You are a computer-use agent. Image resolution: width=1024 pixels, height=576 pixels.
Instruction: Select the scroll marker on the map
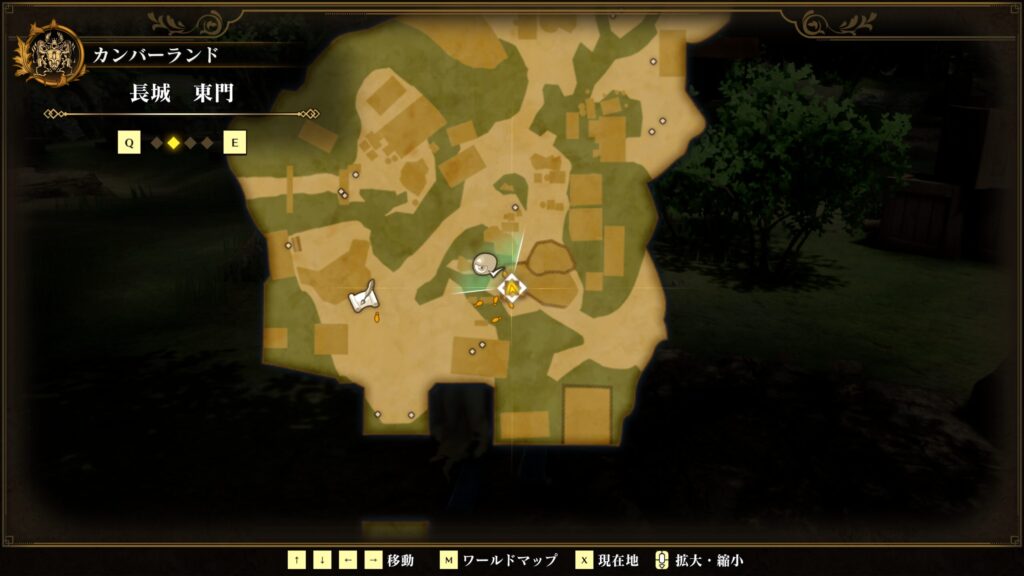362,297
